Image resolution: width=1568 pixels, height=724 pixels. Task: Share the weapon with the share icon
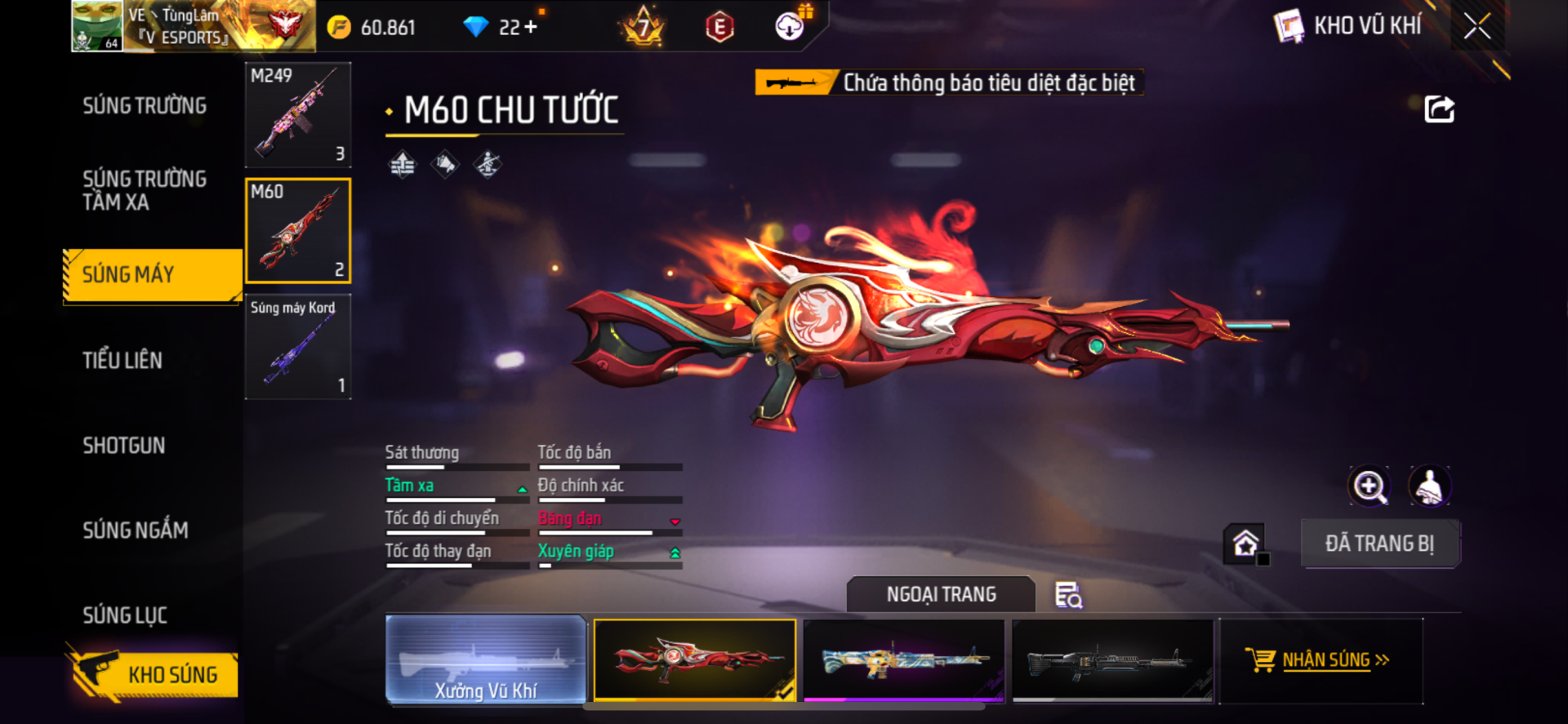click(1439, 109)
